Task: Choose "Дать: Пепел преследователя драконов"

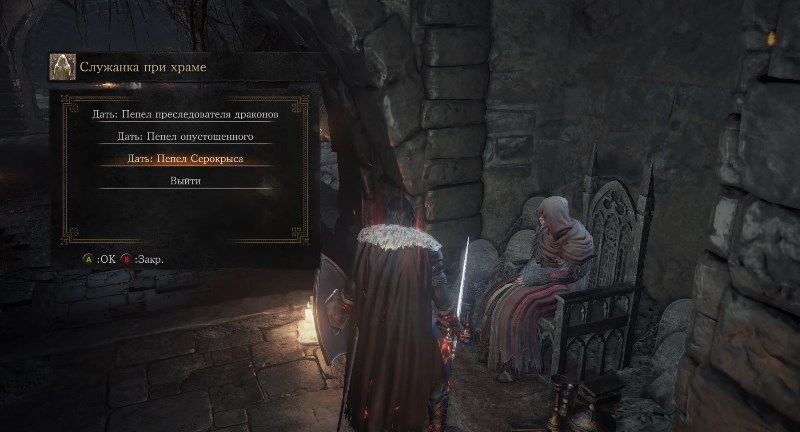Action: coord(185,114)
